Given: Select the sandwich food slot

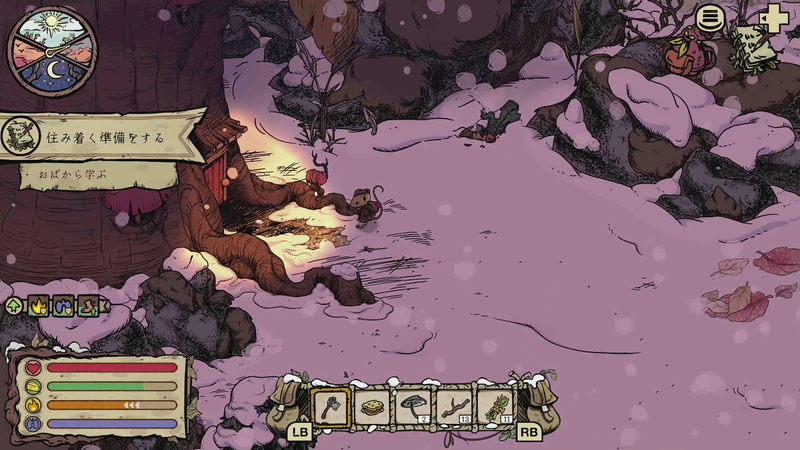Looking at the screenshot, I should pyautogui.click(x=371, y=406).
